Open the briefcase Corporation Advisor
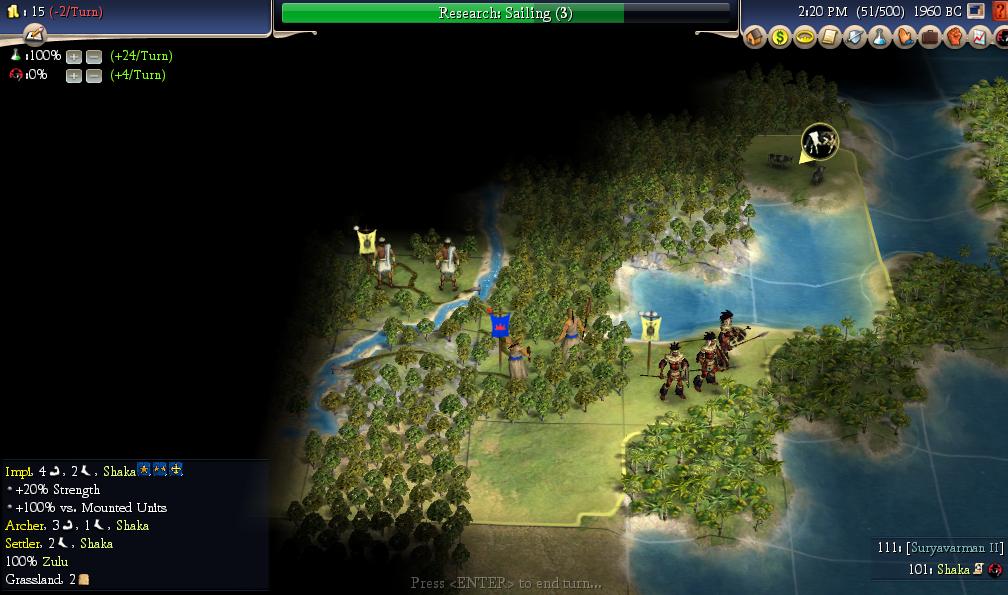The image size is (1008, 595). (x=930, y=38)
